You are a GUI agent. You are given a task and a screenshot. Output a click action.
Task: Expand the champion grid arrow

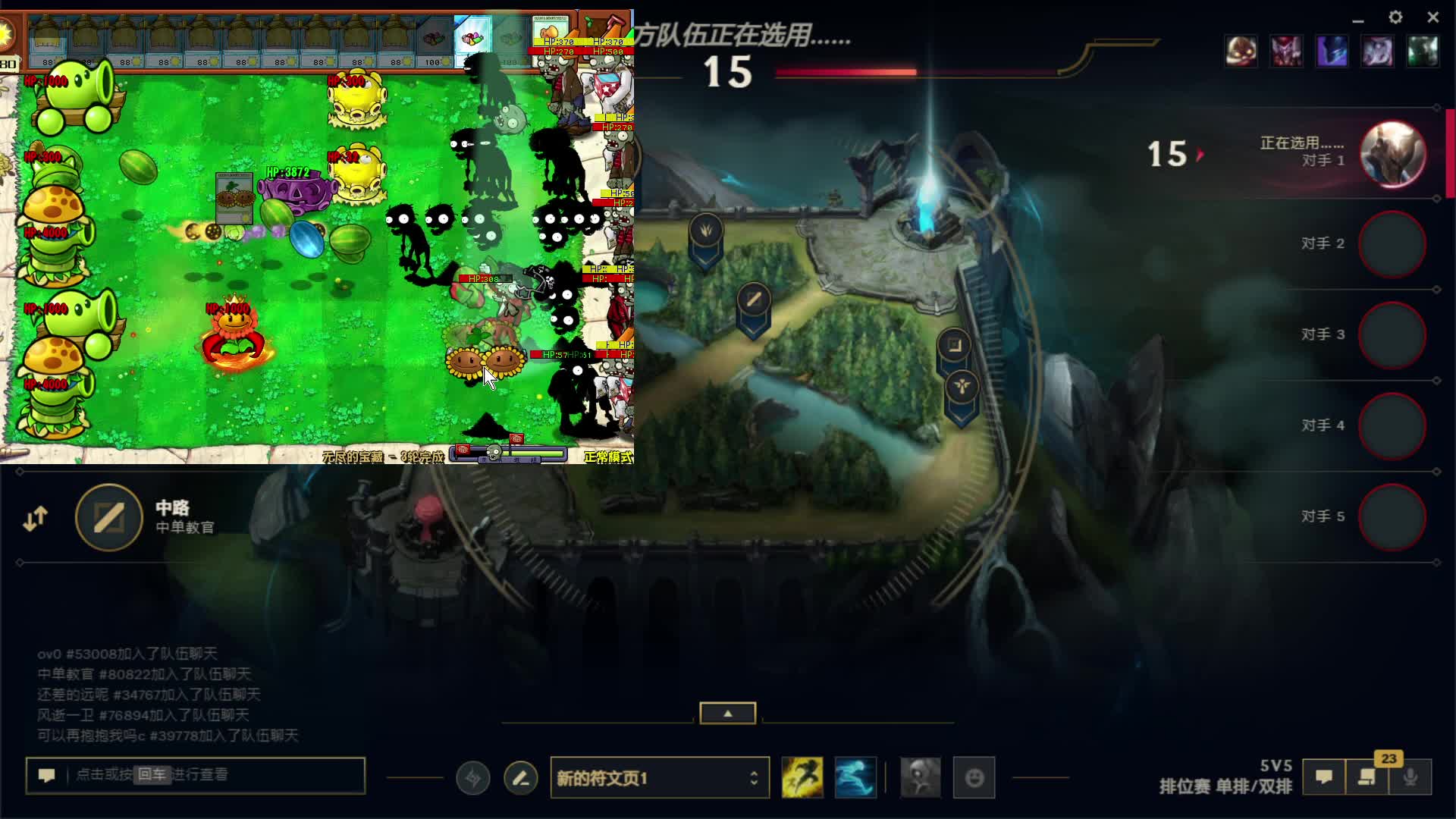point(727,713)
